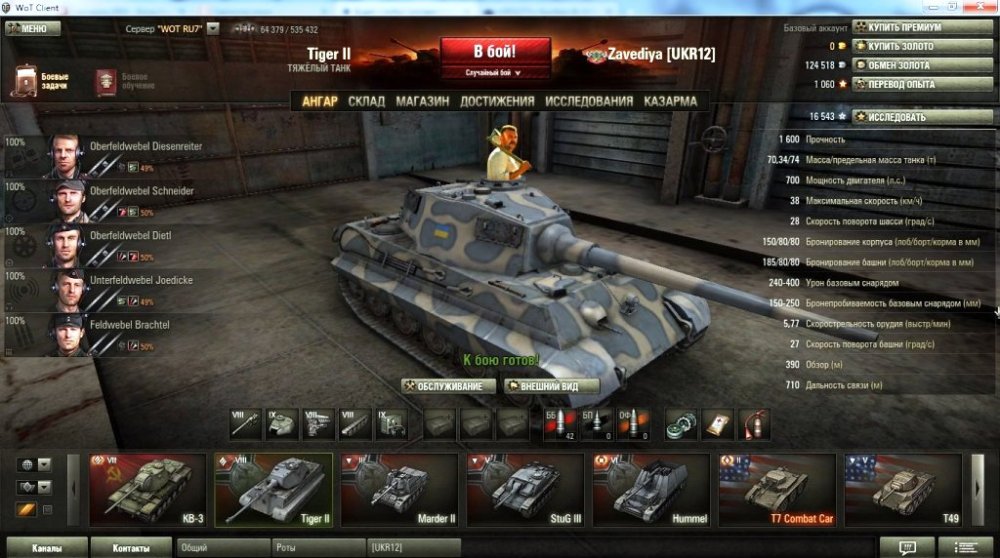Viewport: 1000px width, 558px height.
Task: Open the Магазин tab
Action: coord(423,101)
